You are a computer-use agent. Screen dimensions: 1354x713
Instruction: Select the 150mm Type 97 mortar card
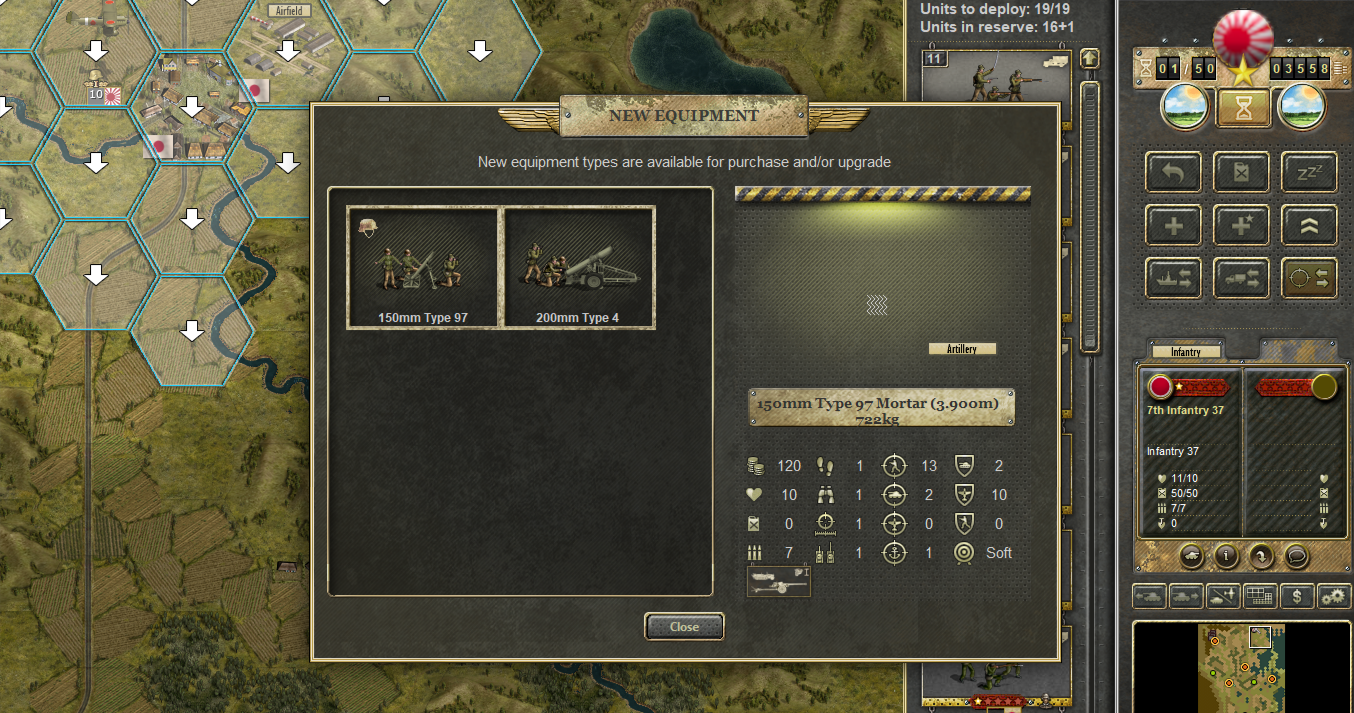point(423,267)
